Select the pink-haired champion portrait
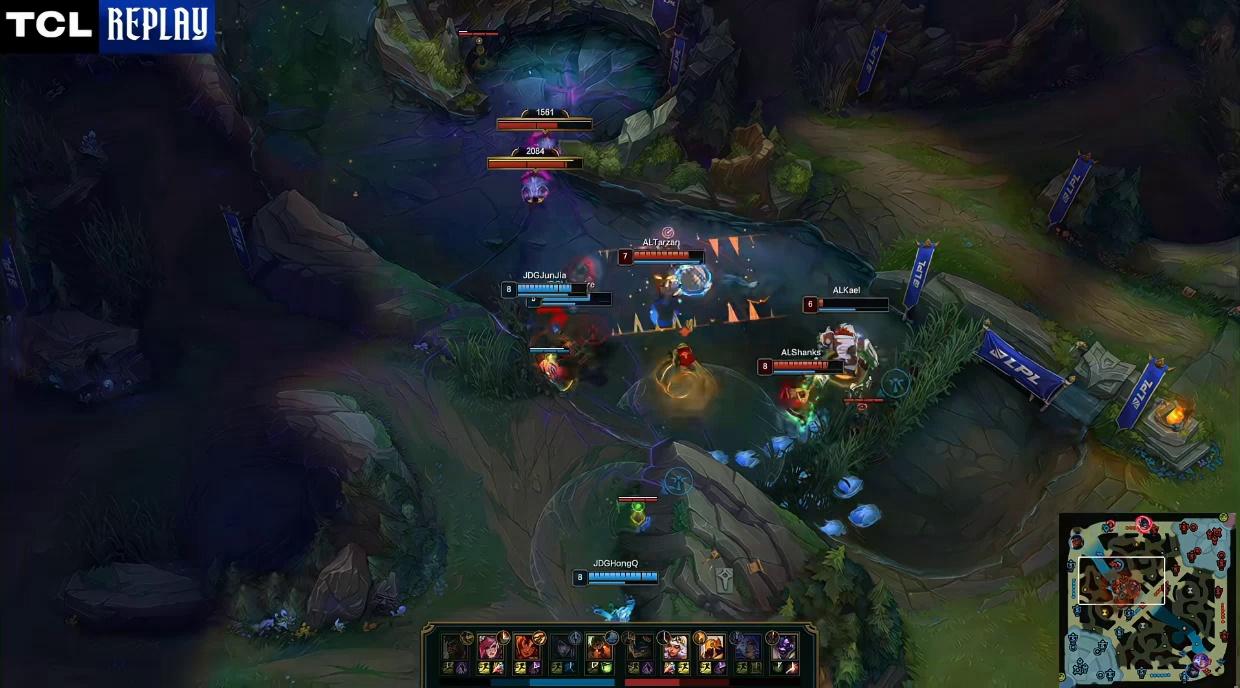This screenshot has height=688, width=1240. coord(489,646)
